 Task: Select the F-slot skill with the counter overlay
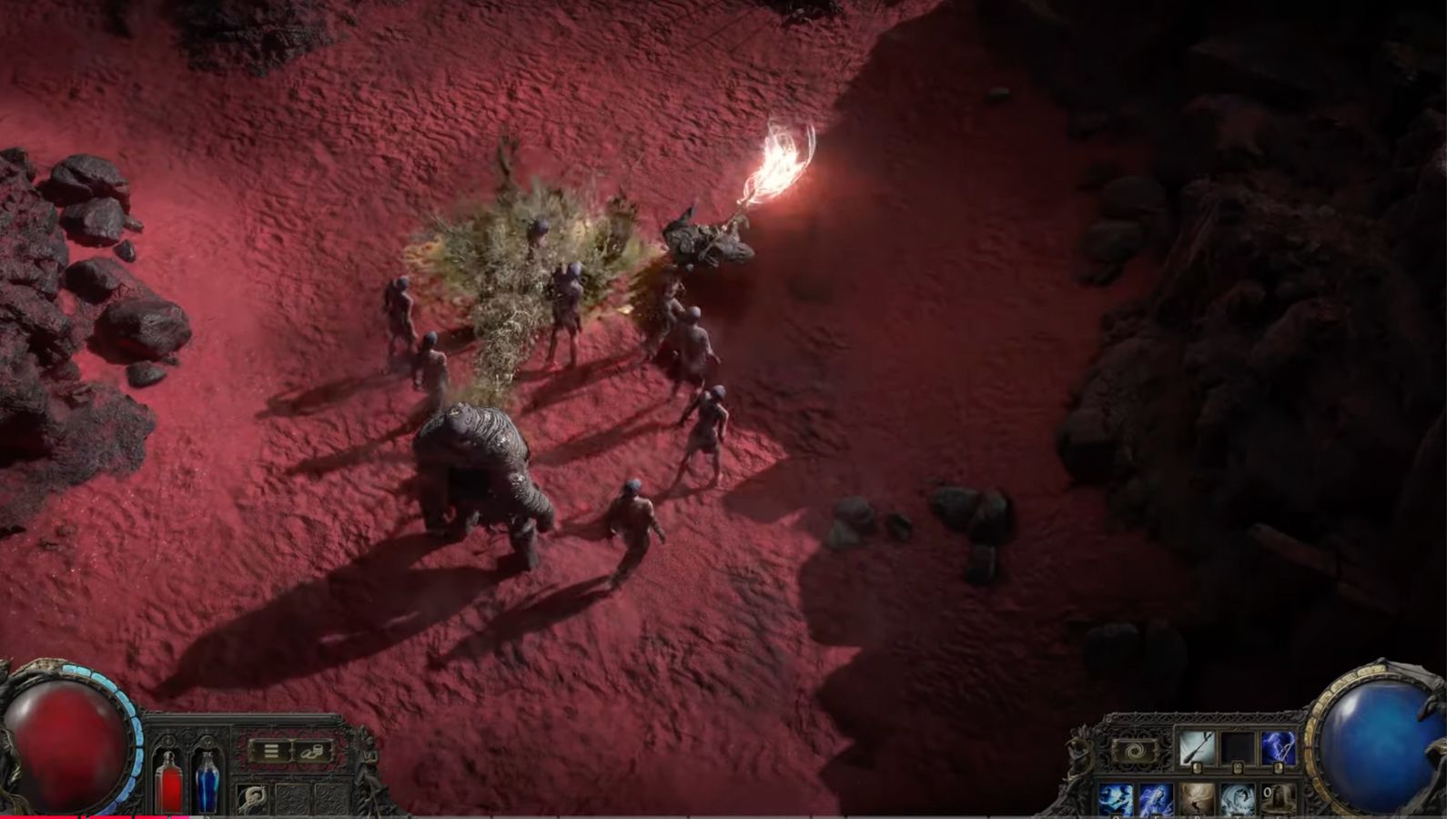[x=1277, y=798]
